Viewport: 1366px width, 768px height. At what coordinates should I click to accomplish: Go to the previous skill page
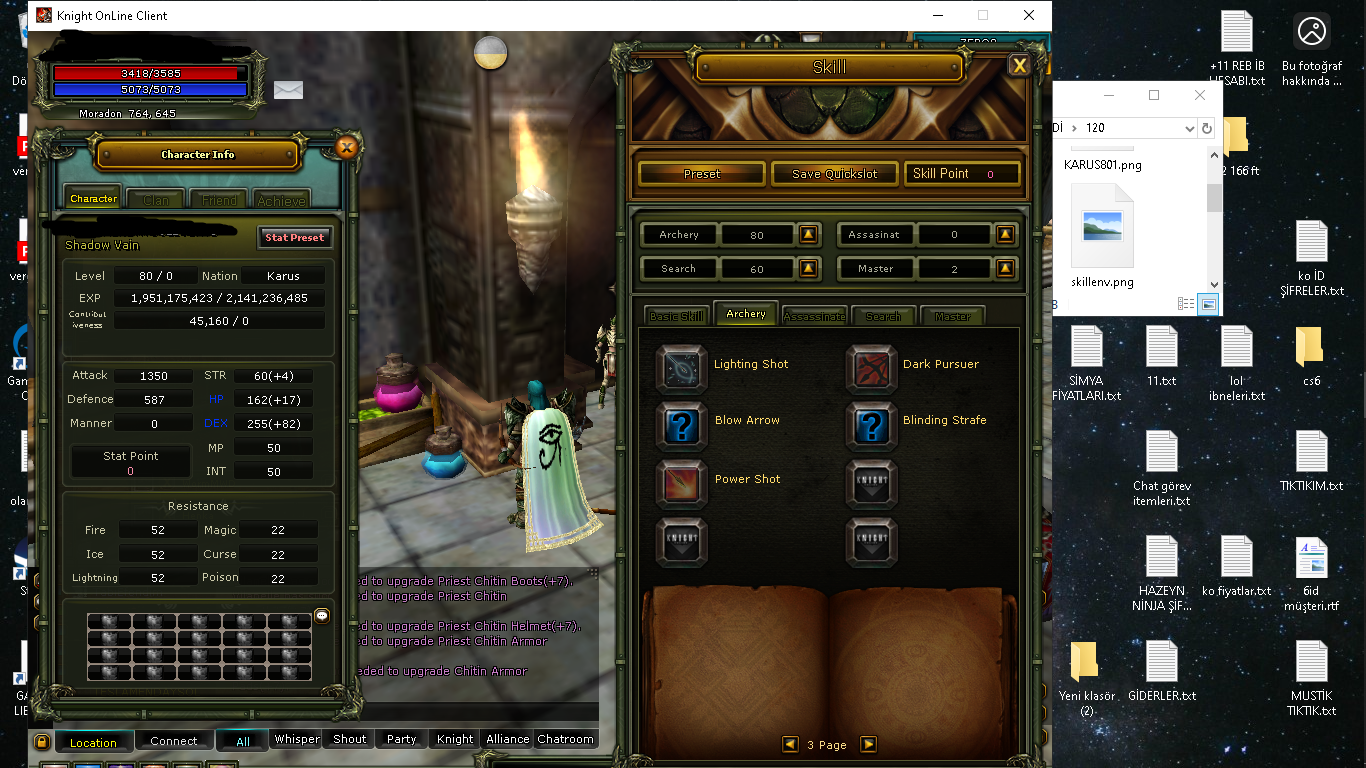[791, 744]
